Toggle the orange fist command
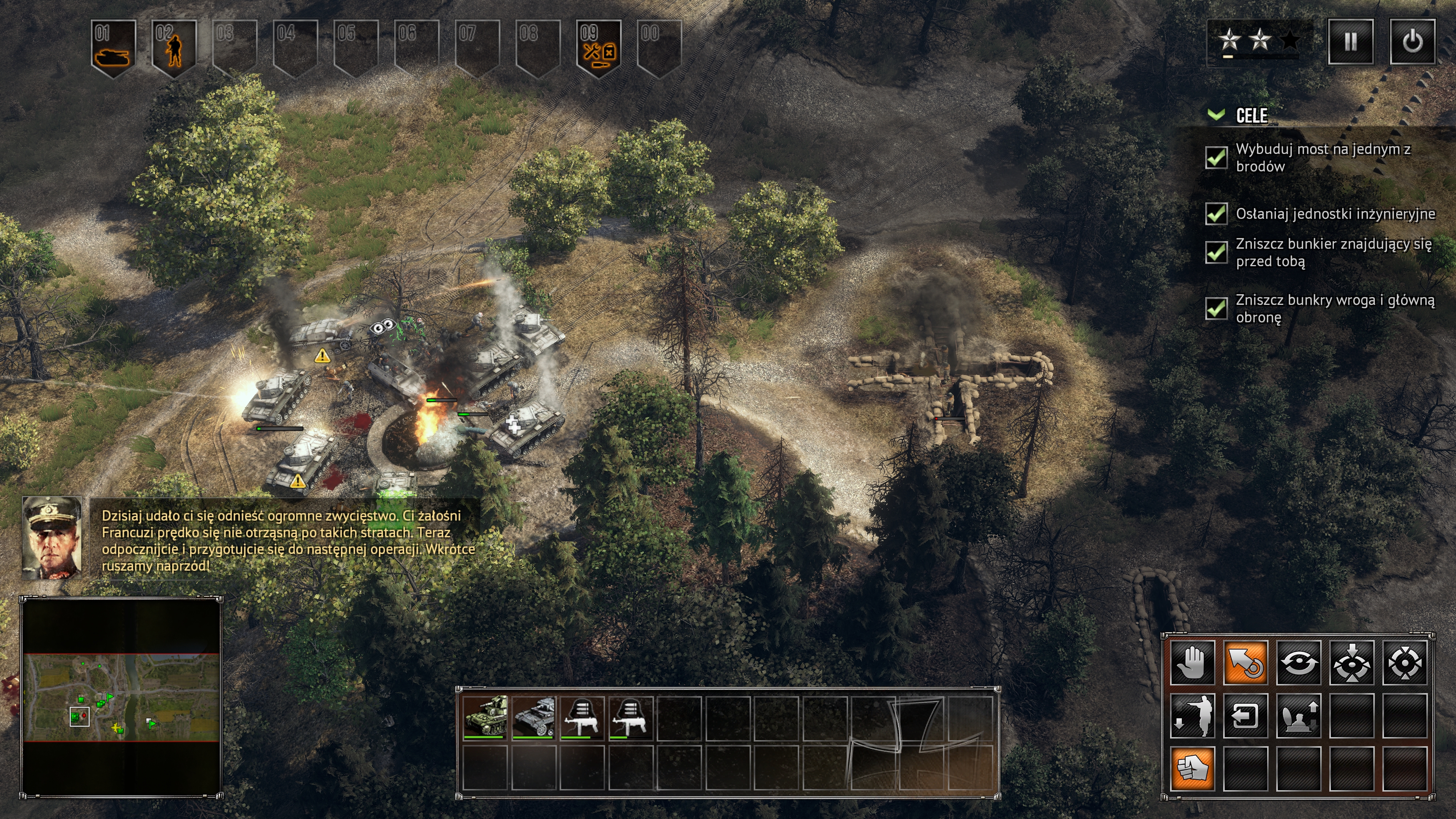Image resolution: width=1456 pixels, height=819 pixels. [x=1192, y=767]
